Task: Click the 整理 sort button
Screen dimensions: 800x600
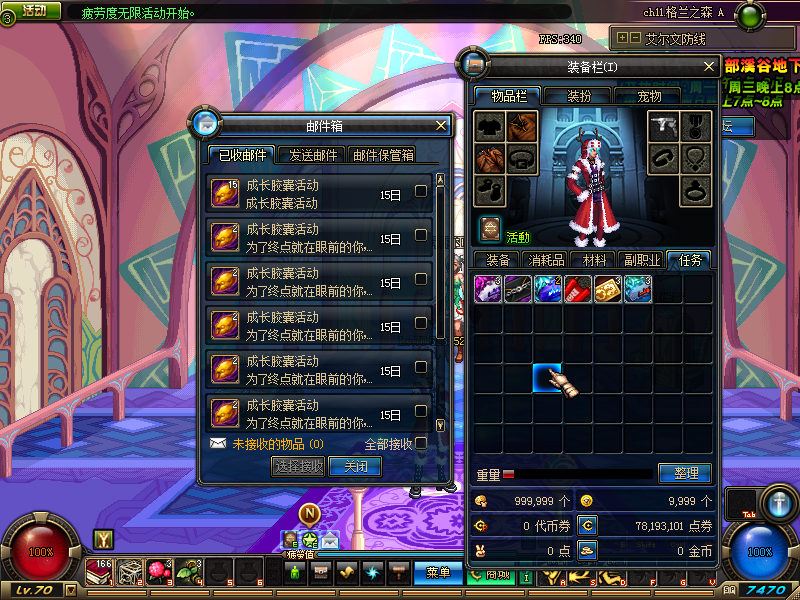Action: (685, 473)
